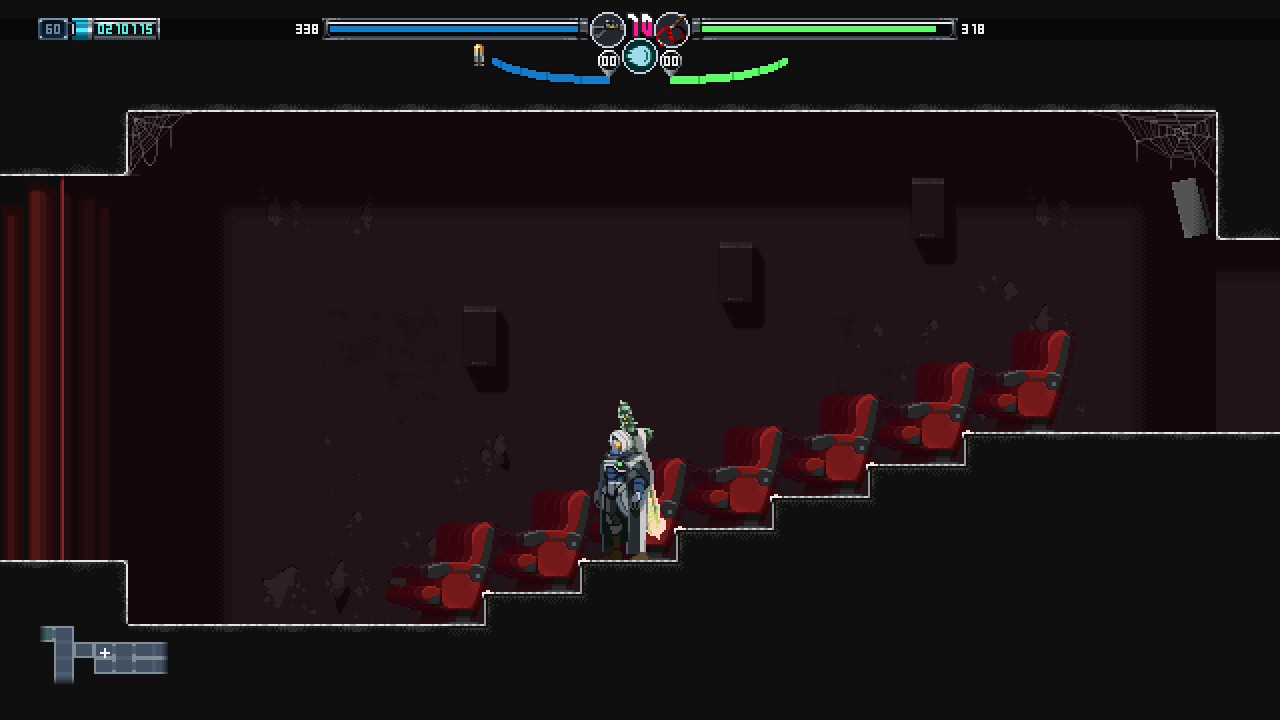Select the gun weapon icon
Viewport: 1280px width, 720px height.
tap(607, 29)
